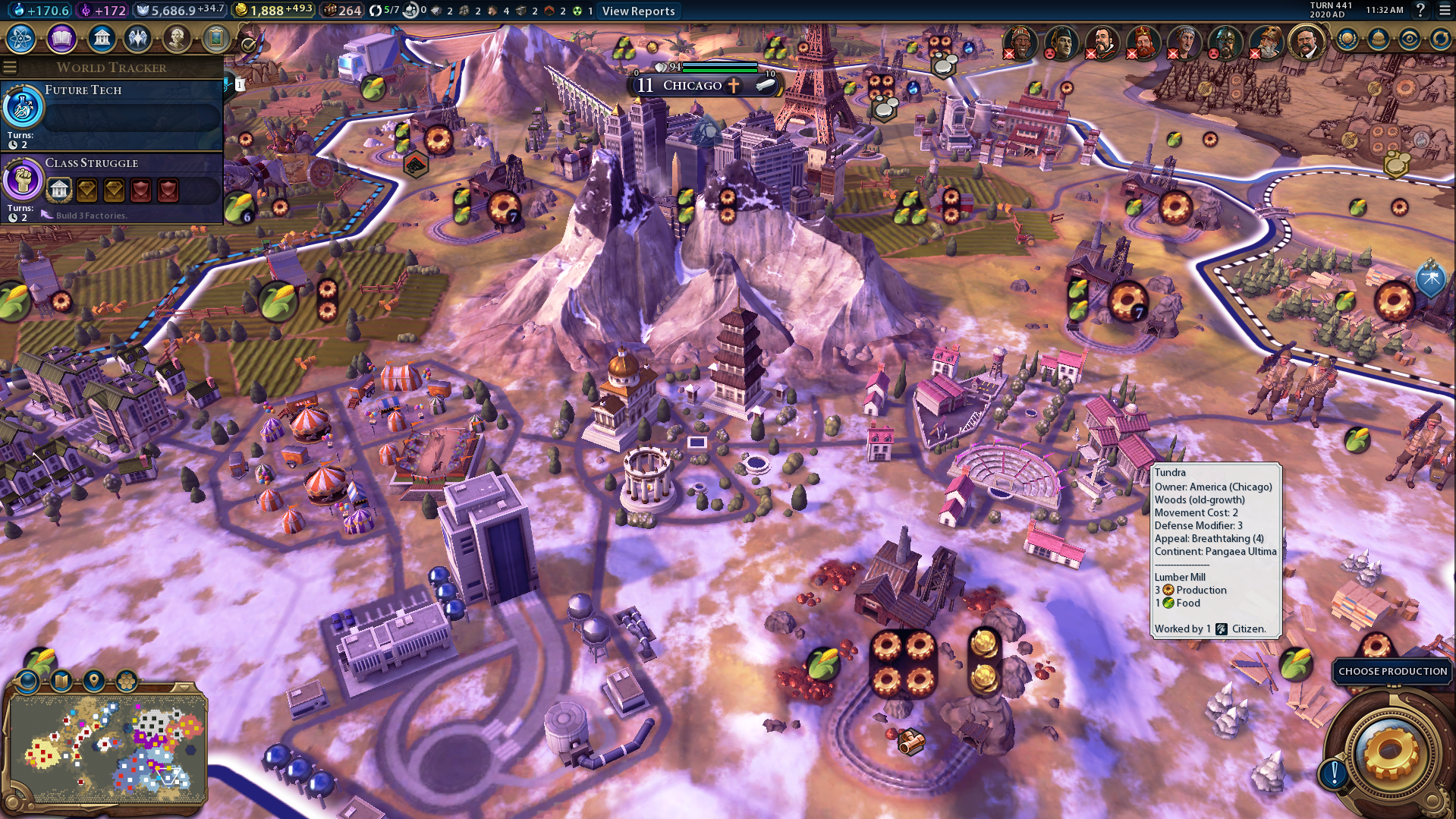1456x819 pixels.
Task: Open the Religion screen (wings icon)
Action: coord(137,38)
